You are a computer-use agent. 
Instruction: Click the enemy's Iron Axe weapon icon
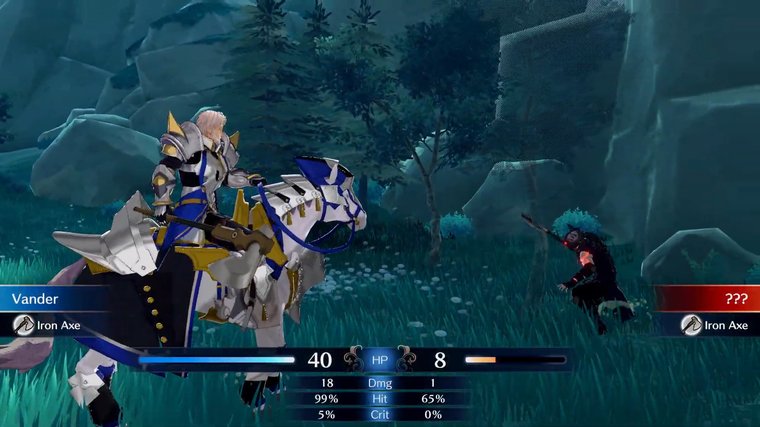[x=690, y=324]
